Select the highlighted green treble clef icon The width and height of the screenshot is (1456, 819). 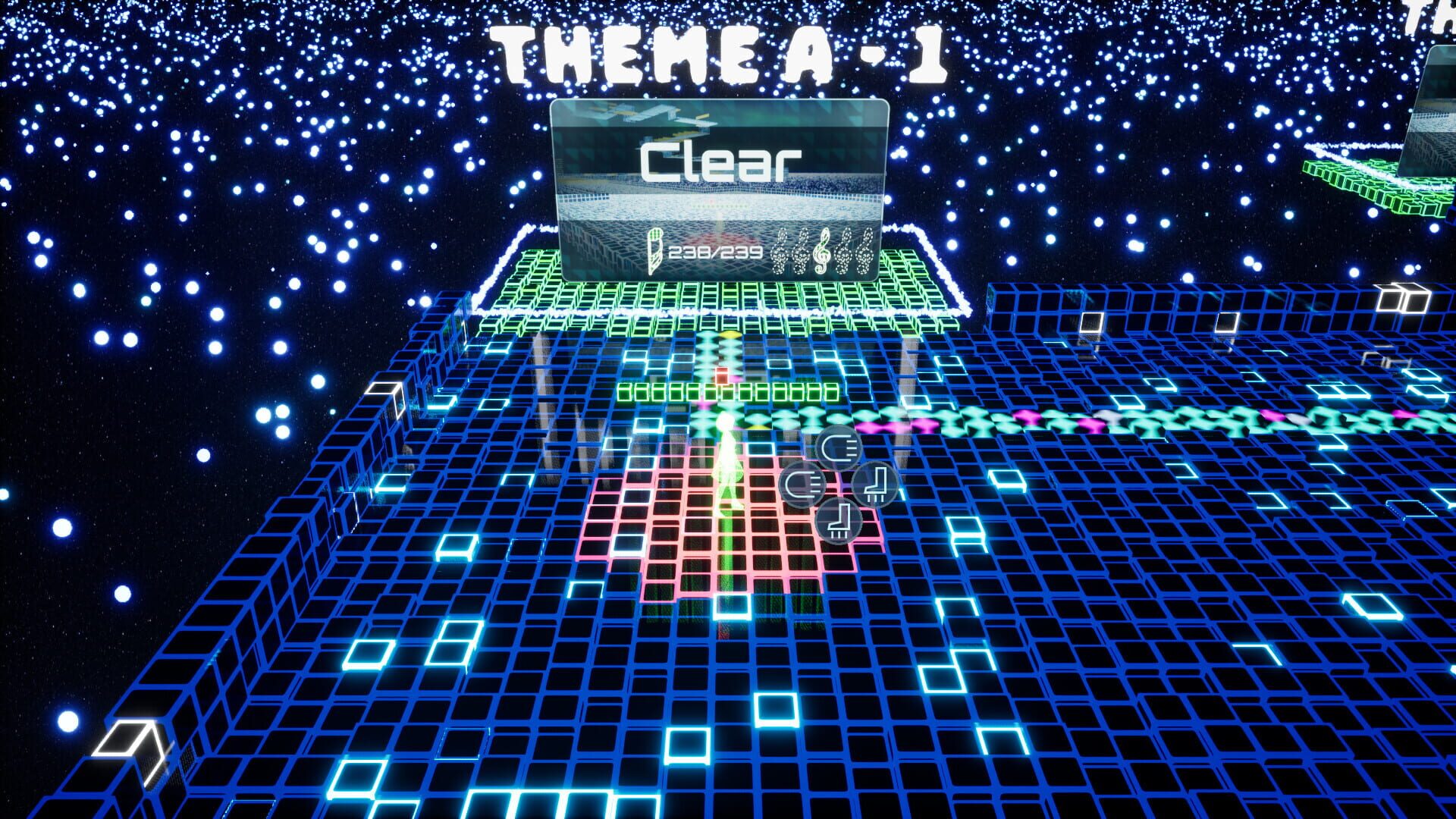click(x=821, y=252)
